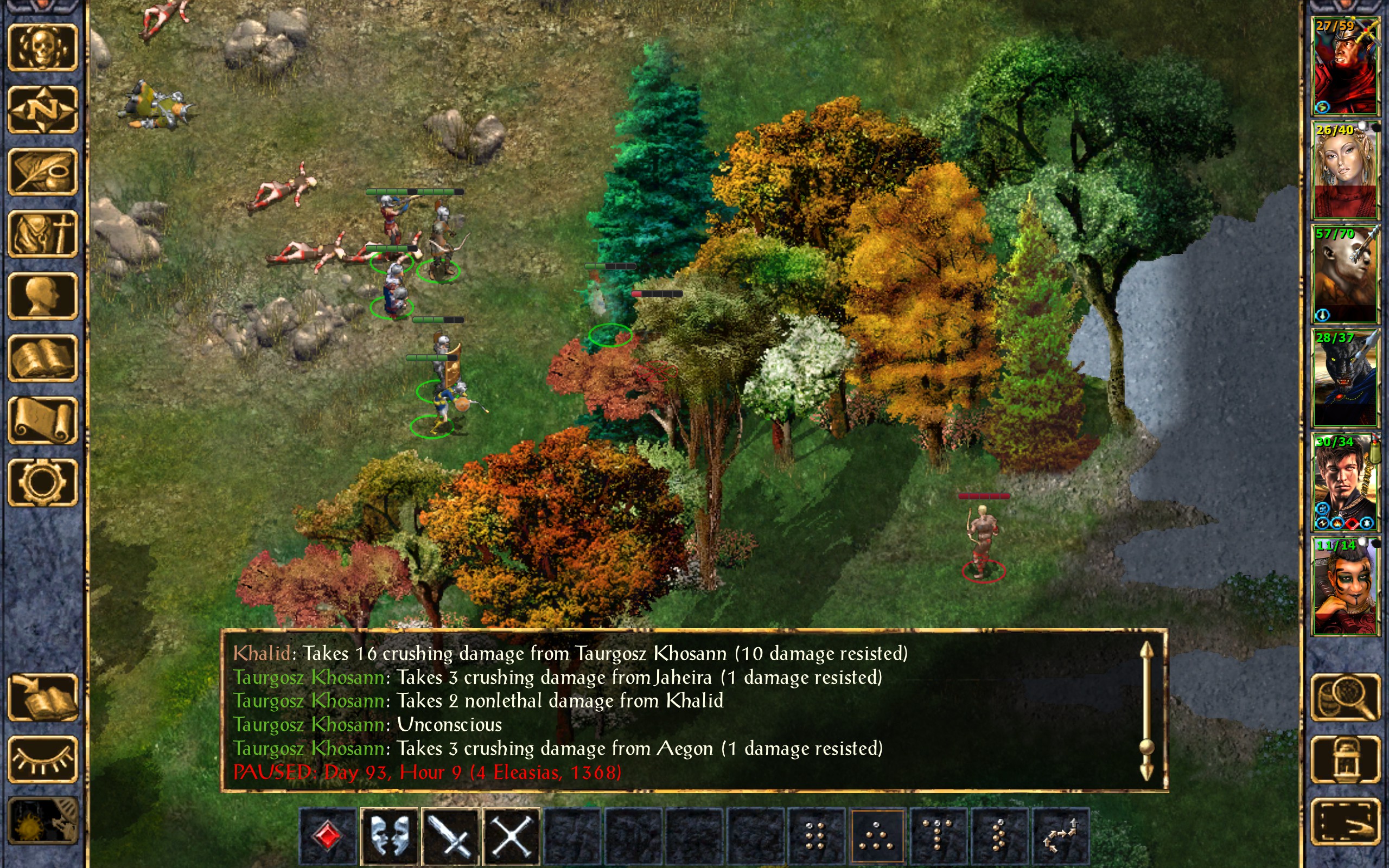Show the character record head icon
This screenshot has height=868, width=1389.
pos(42,296)
